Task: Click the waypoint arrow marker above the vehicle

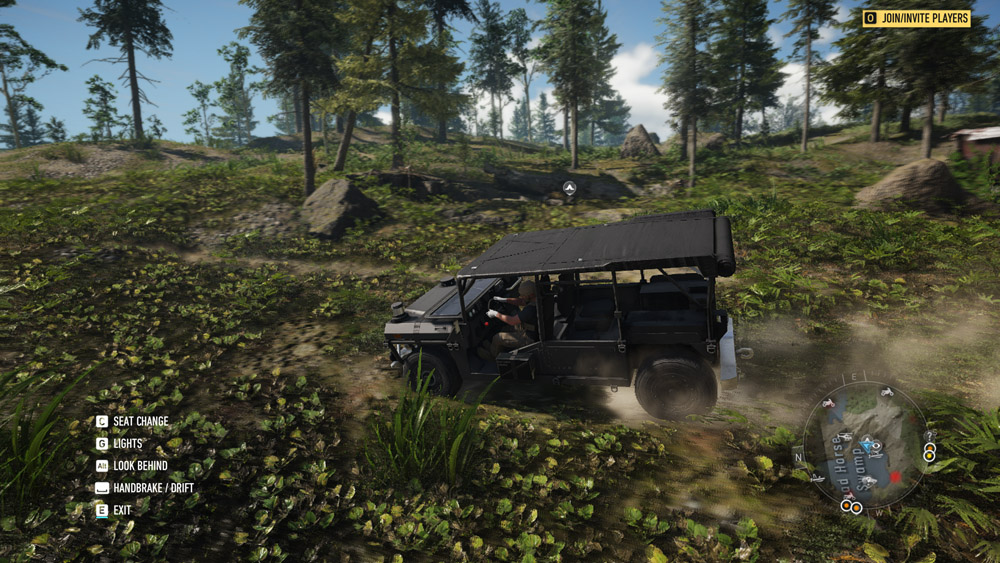Action: coord(569,187)
